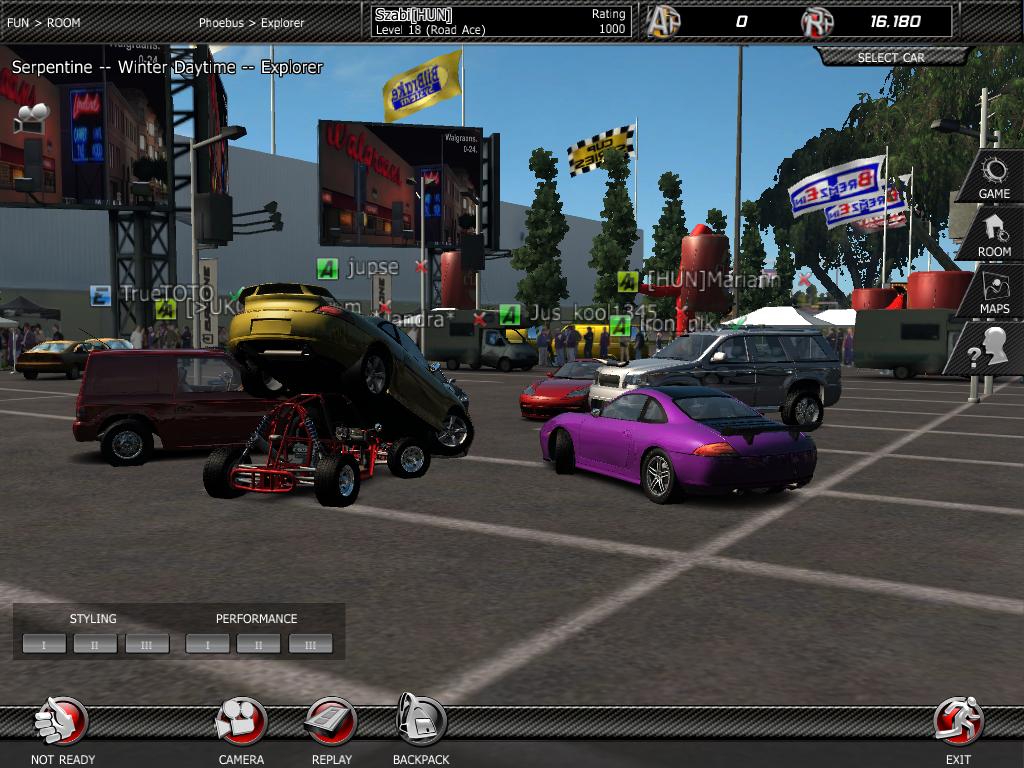Image resolution: width=1024 pixels, height=768 pixels.
Task: Choose Performance level I
Action: tap(207, 644)
